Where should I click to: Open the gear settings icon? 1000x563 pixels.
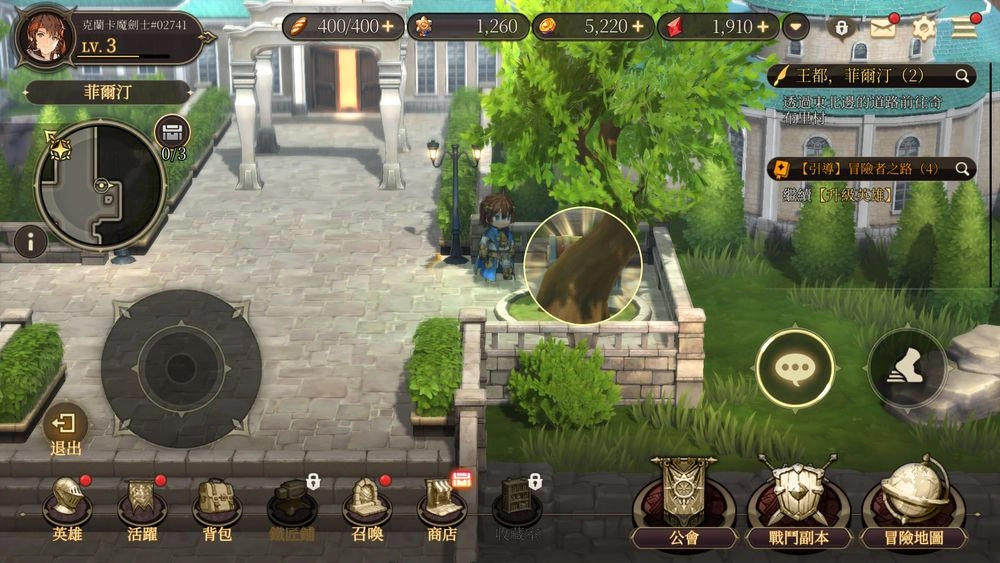point(923,28)
